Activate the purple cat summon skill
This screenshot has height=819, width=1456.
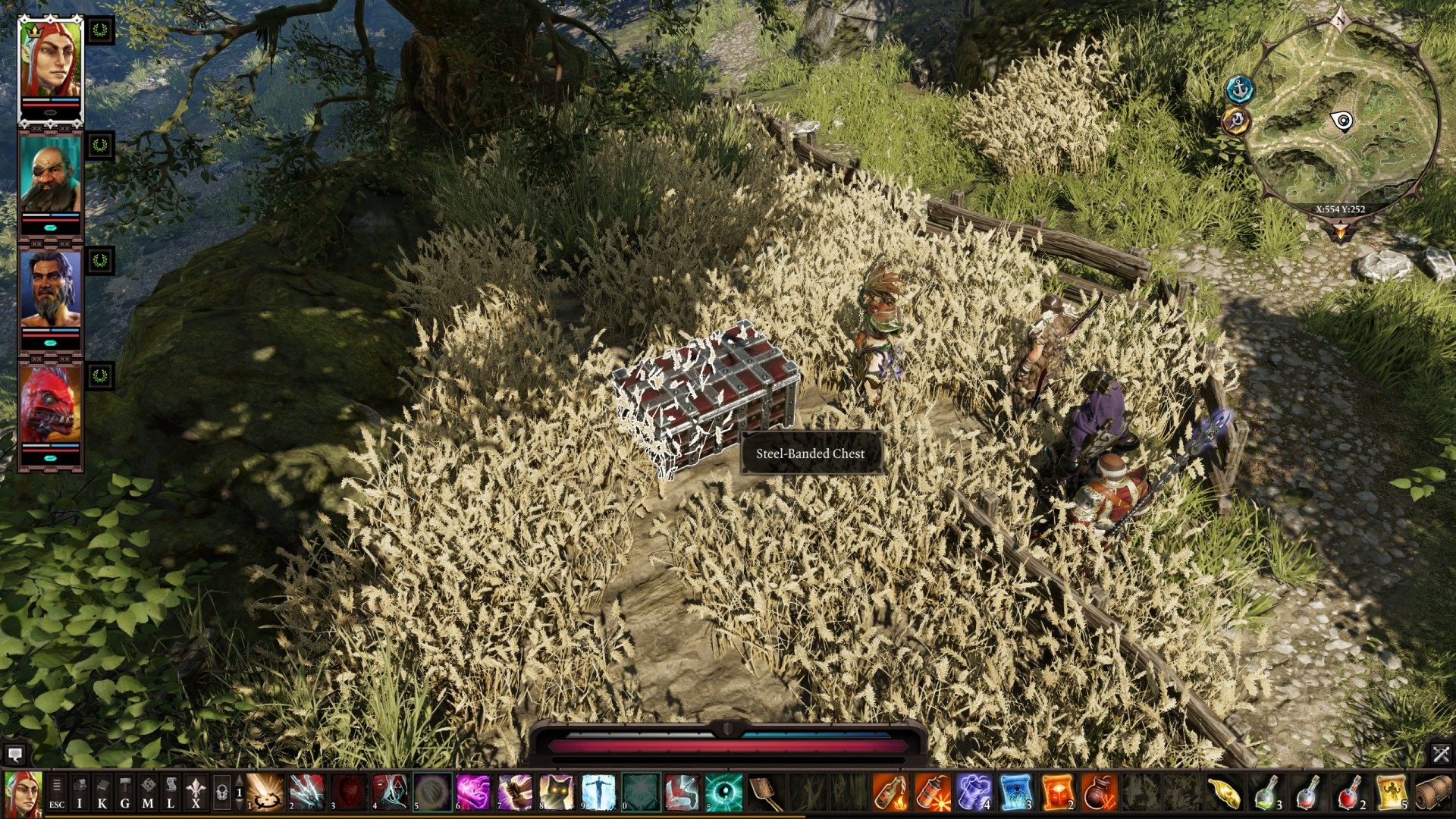click(556, 792)
